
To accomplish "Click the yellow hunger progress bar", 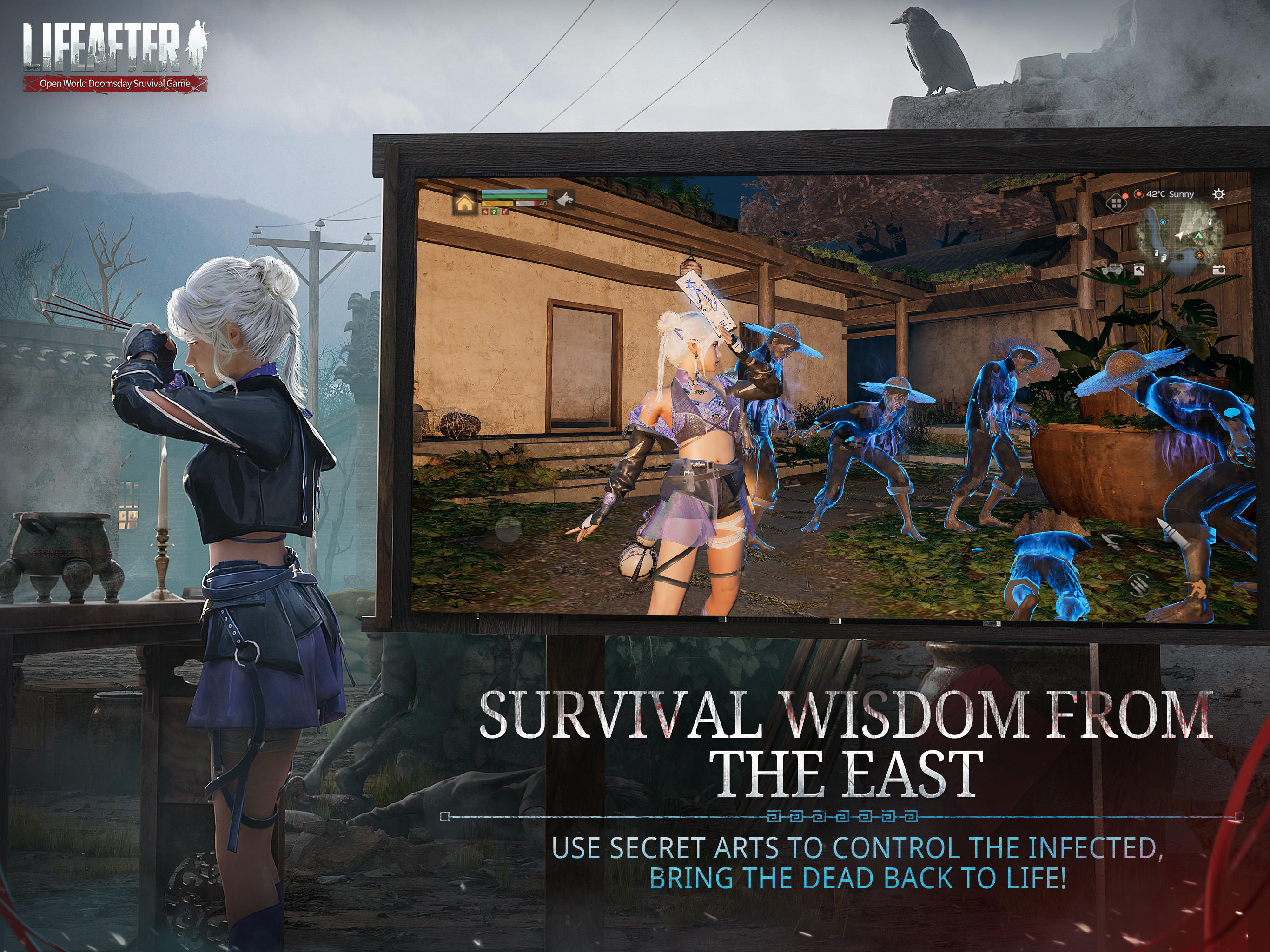I will click(x=497, y=205).
